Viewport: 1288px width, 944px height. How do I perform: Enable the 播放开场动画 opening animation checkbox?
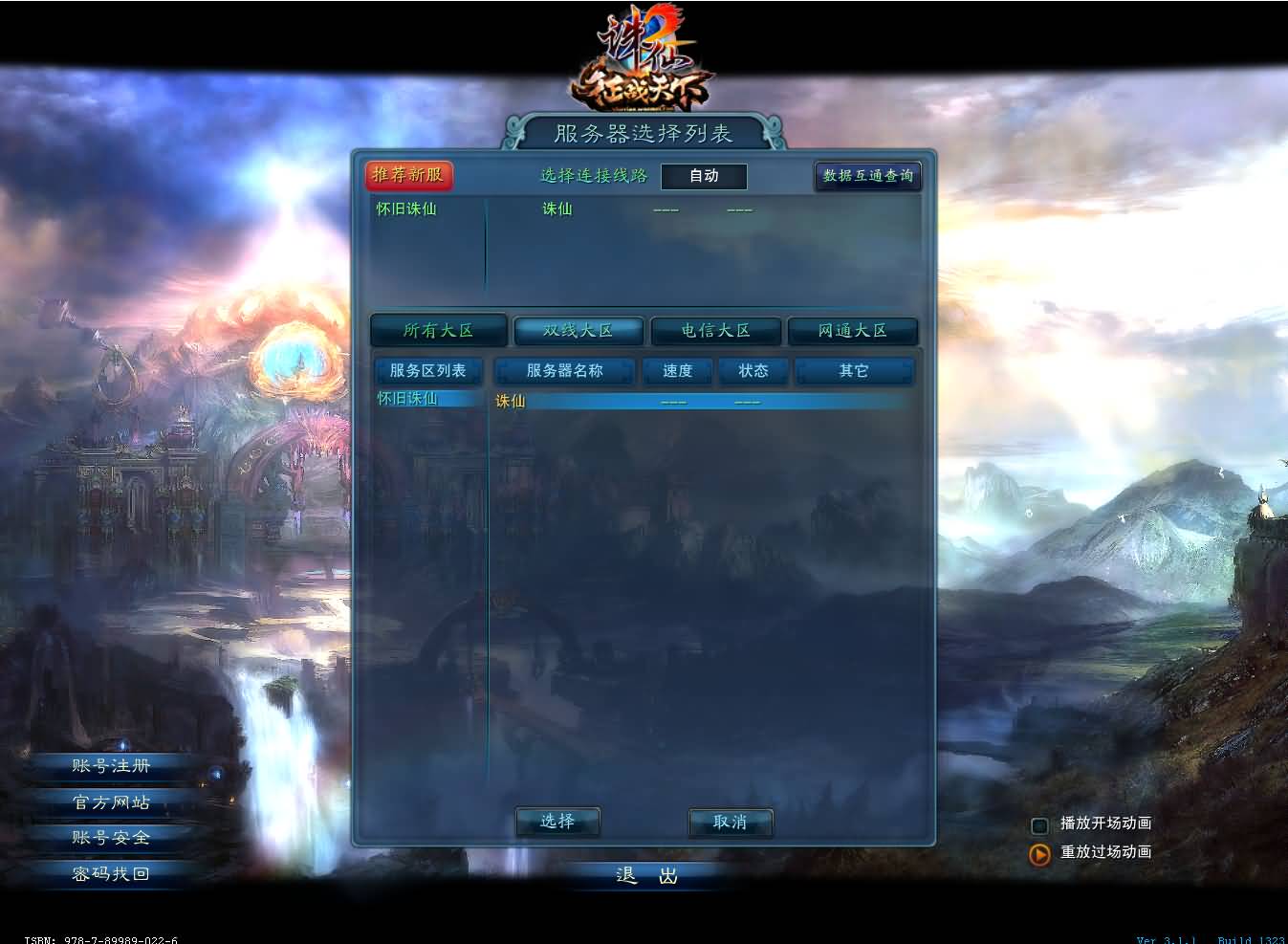1039,823
